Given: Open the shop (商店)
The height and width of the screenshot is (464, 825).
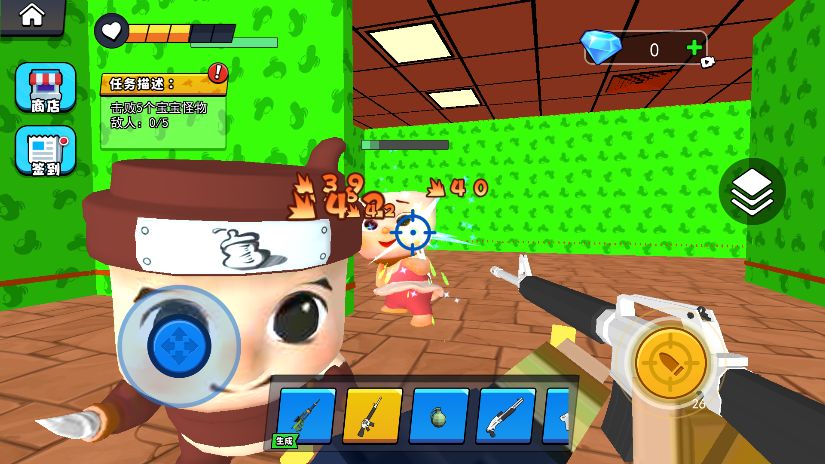Looking at the screenshot, I should [x=45, y=88].
